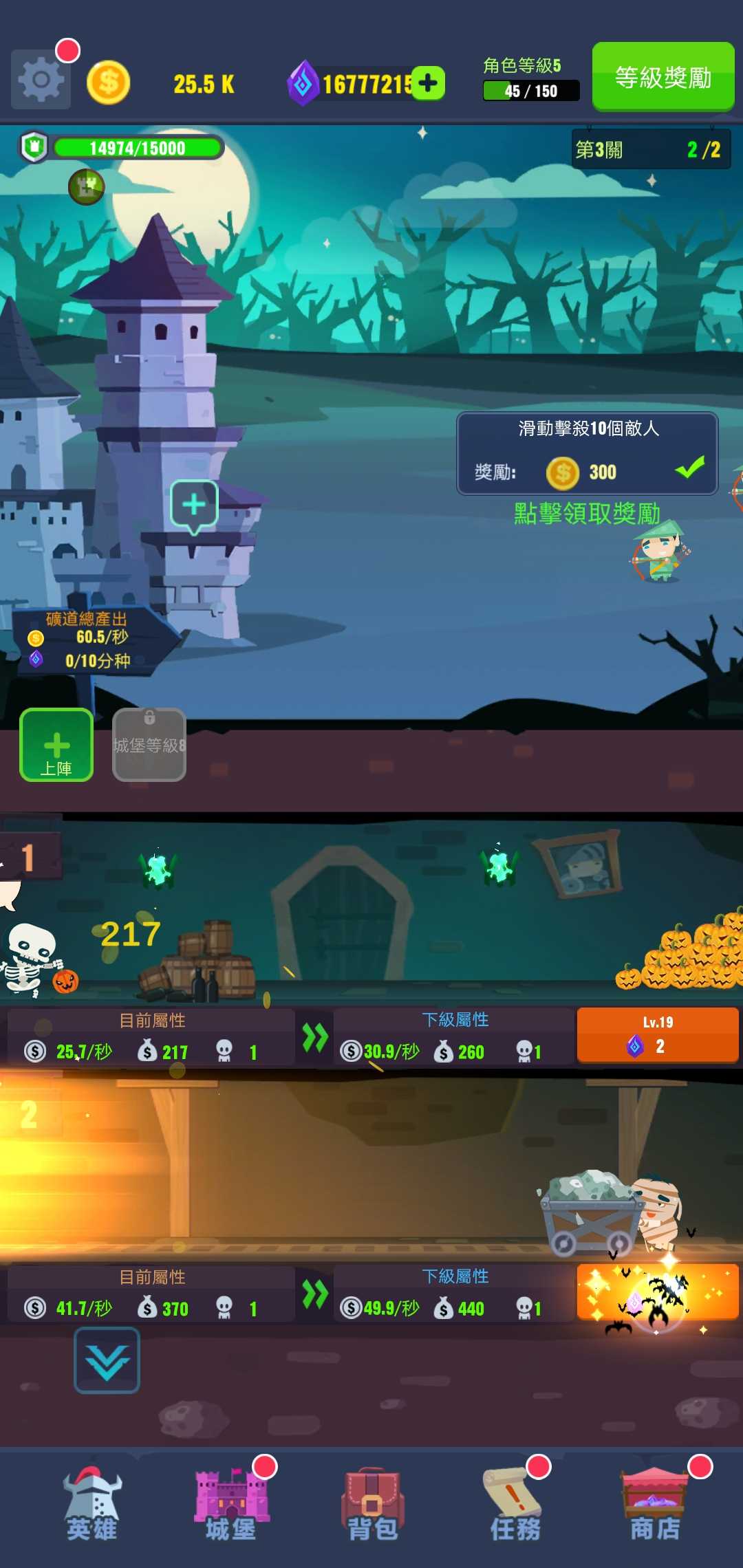
Task: Tap the gold coin currency icon
Action: pos(109,83)
